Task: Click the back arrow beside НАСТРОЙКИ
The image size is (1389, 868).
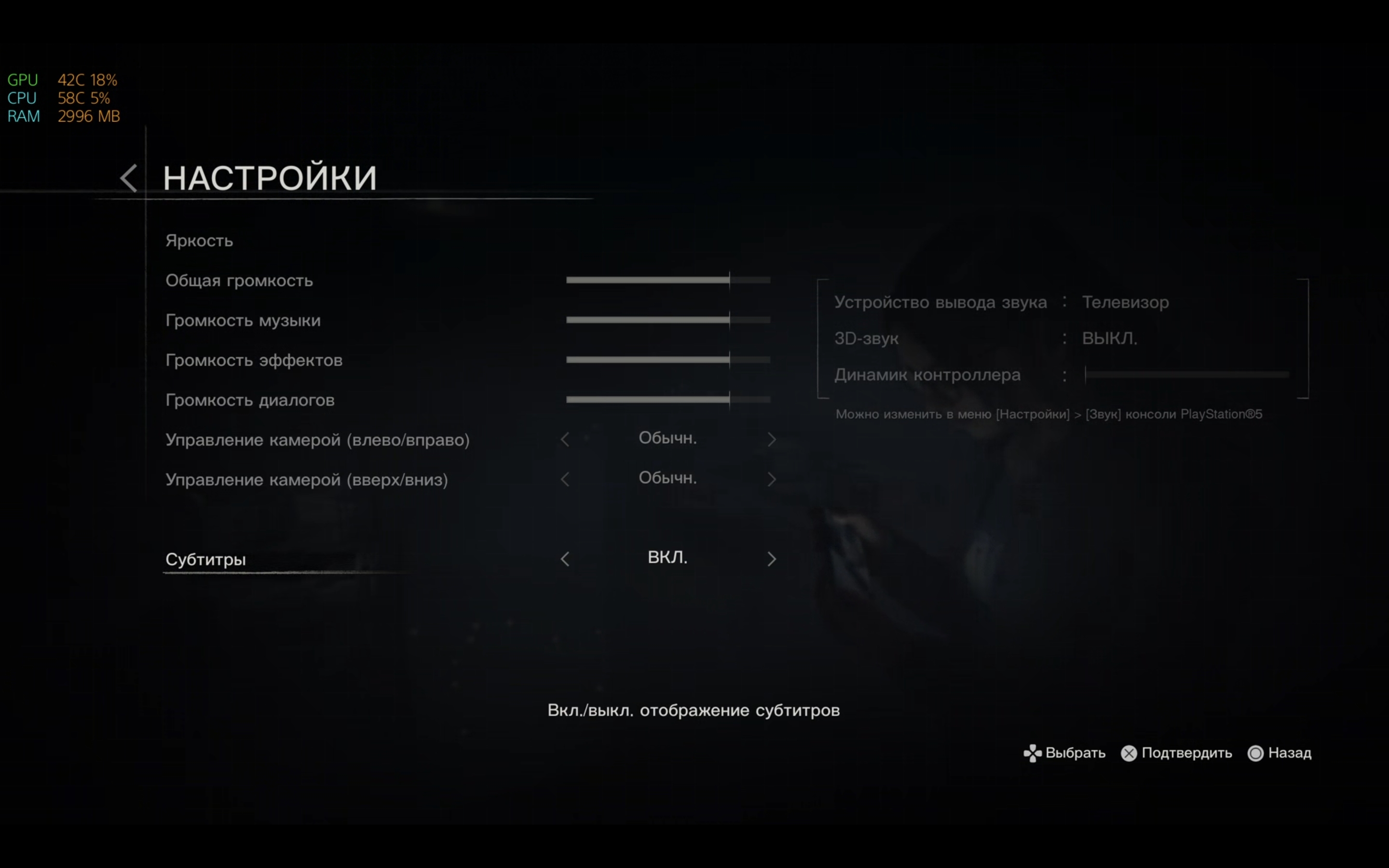Action: [129, 178]
